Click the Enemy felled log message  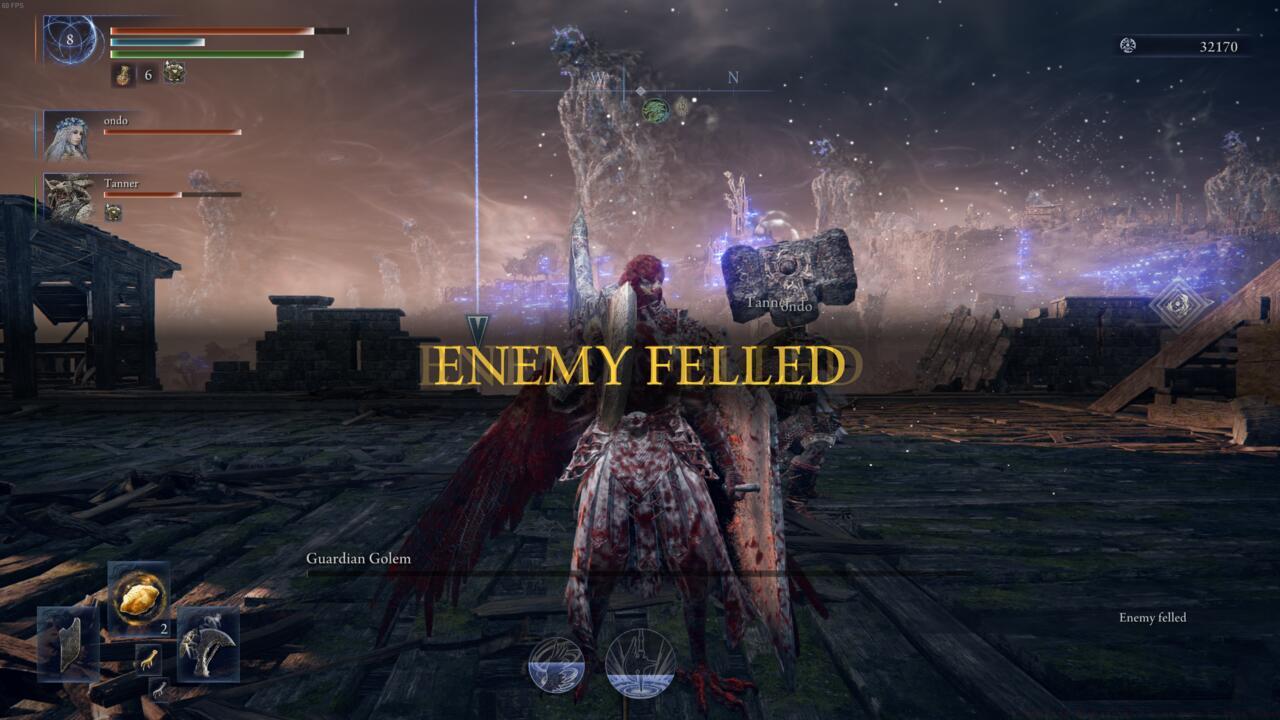pos(1151,618)
